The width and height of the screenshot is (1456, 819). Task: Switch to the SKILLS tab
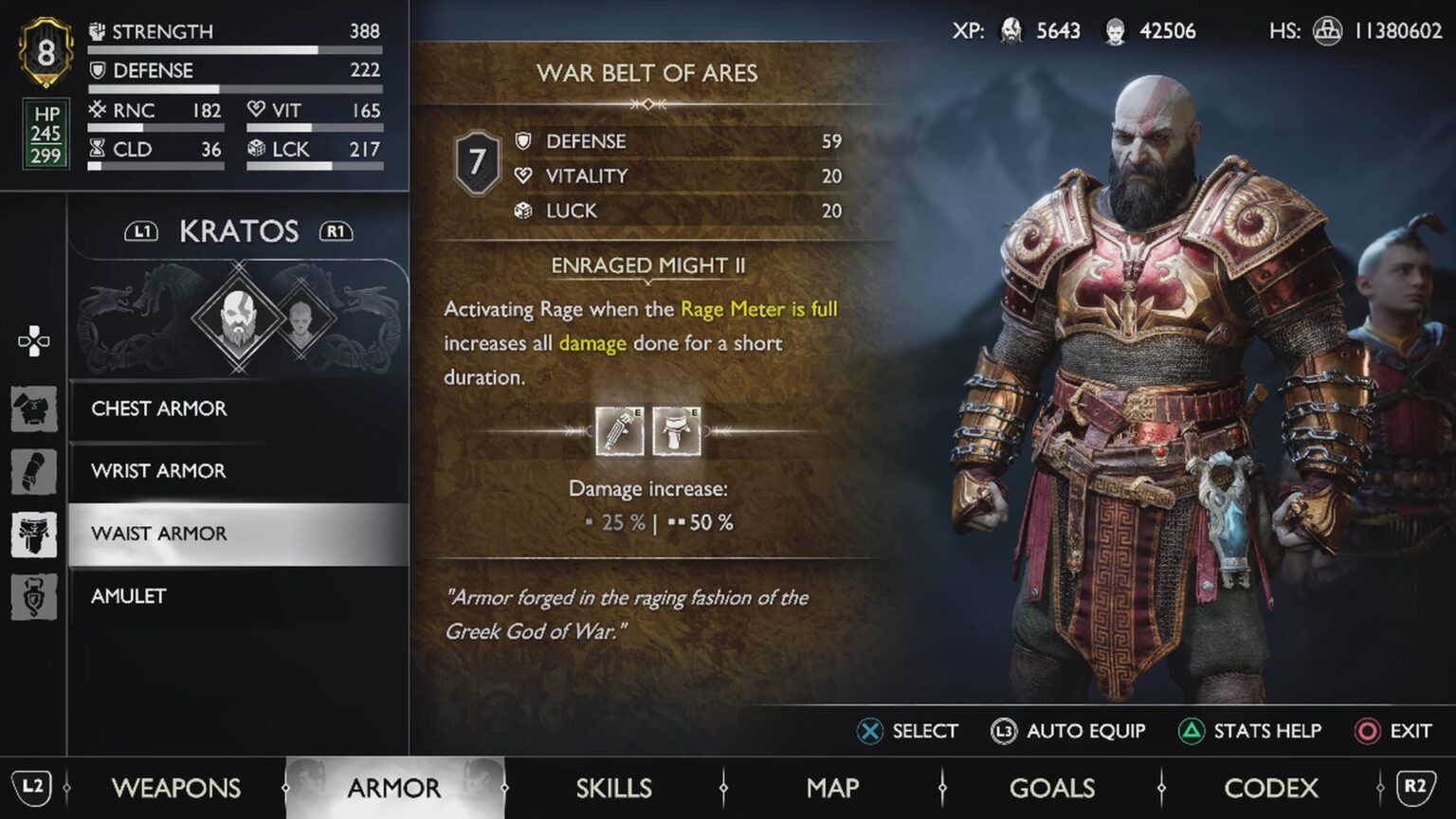tap(613, 788)
